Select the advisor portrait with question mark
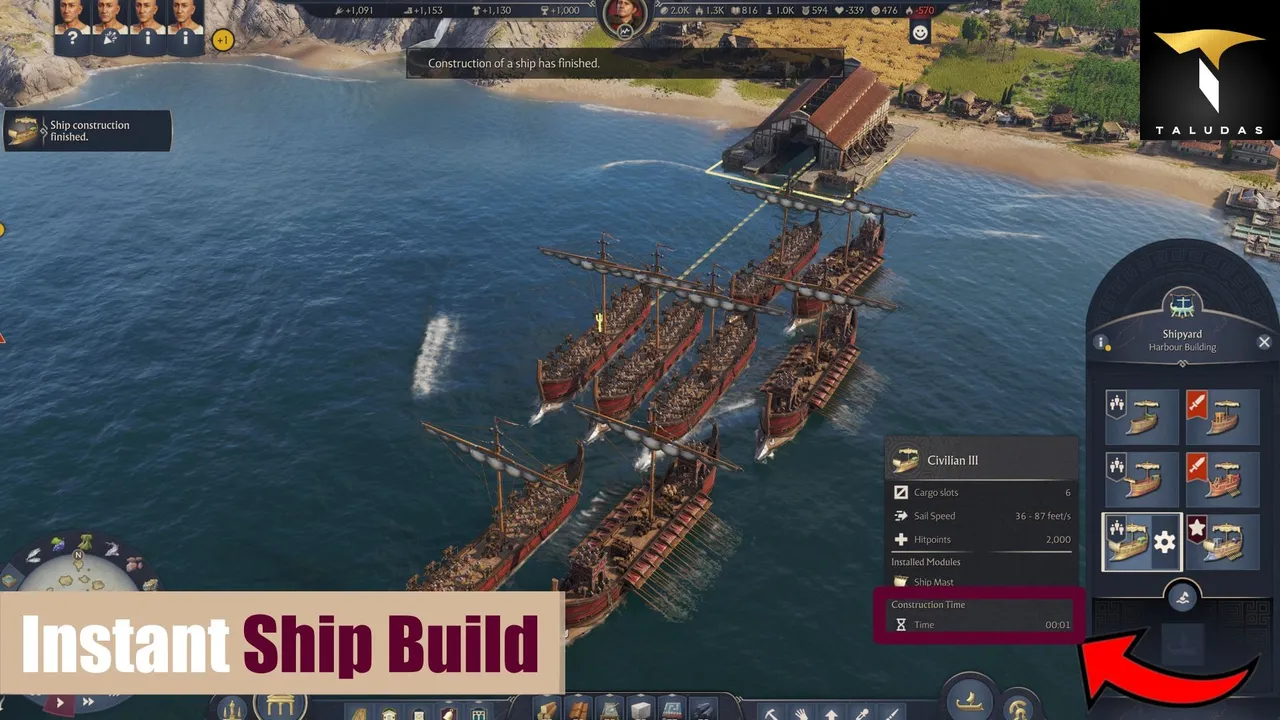This screenshot has width=1280, height=720. [70, 27]
